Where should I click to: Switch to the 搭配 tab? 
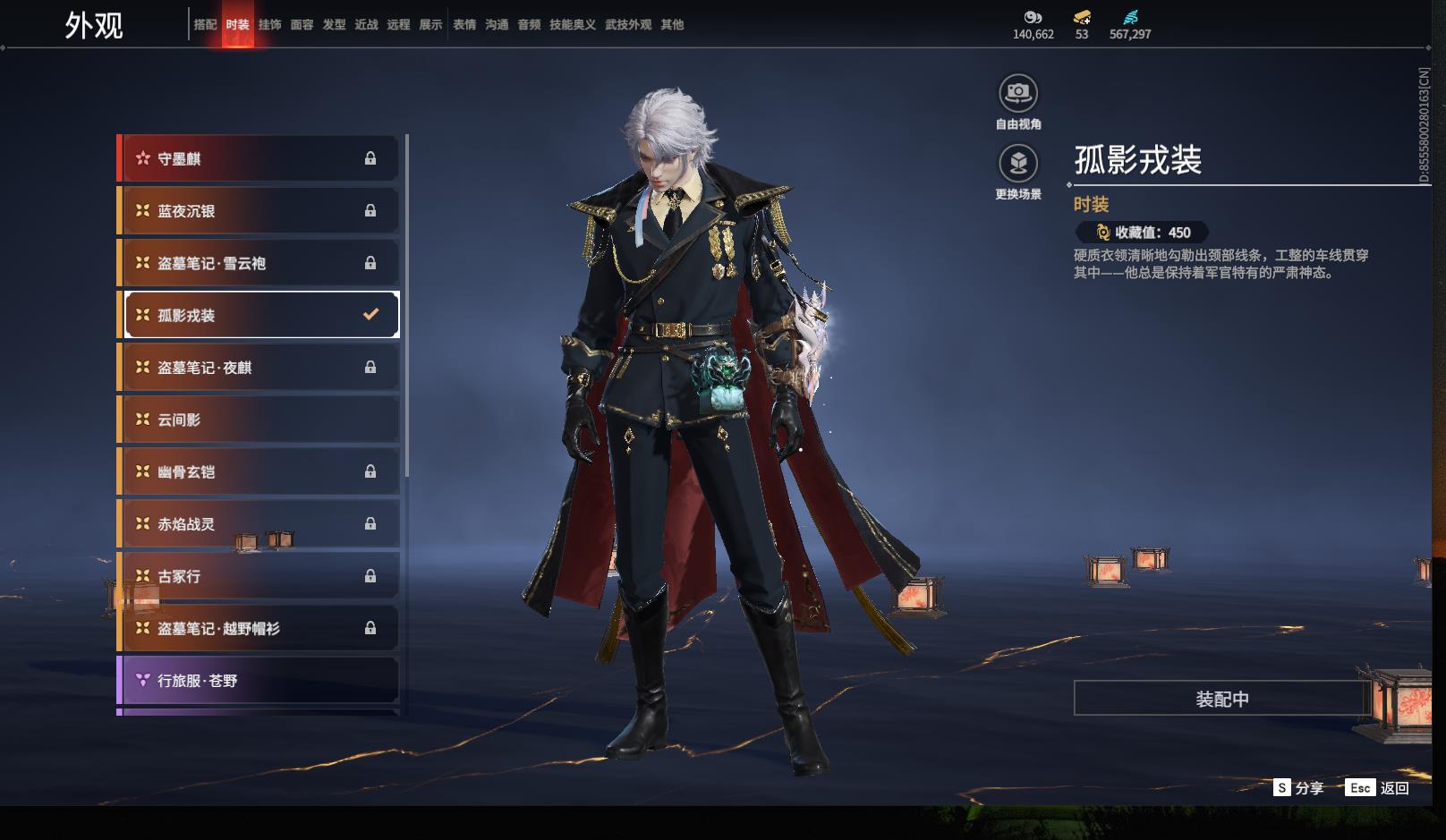click(205, 25)
